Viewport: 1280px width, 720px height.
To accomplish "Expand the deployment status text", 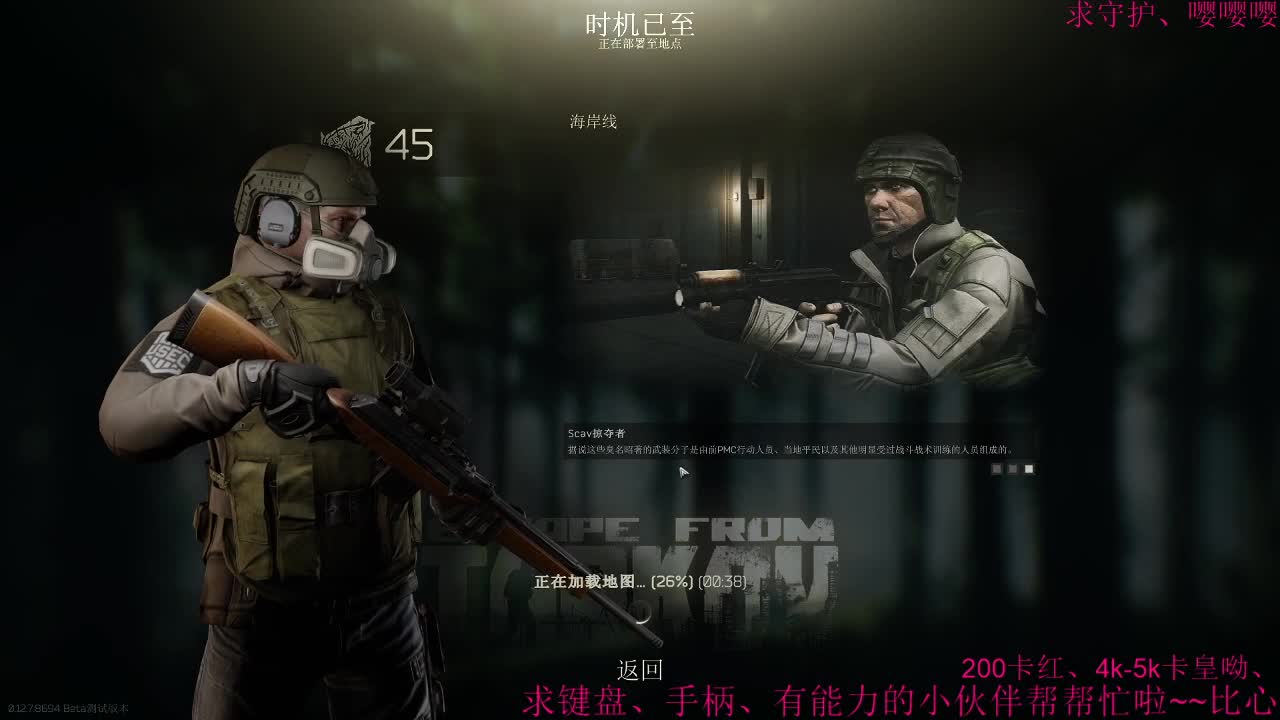I will click(640, 43).
